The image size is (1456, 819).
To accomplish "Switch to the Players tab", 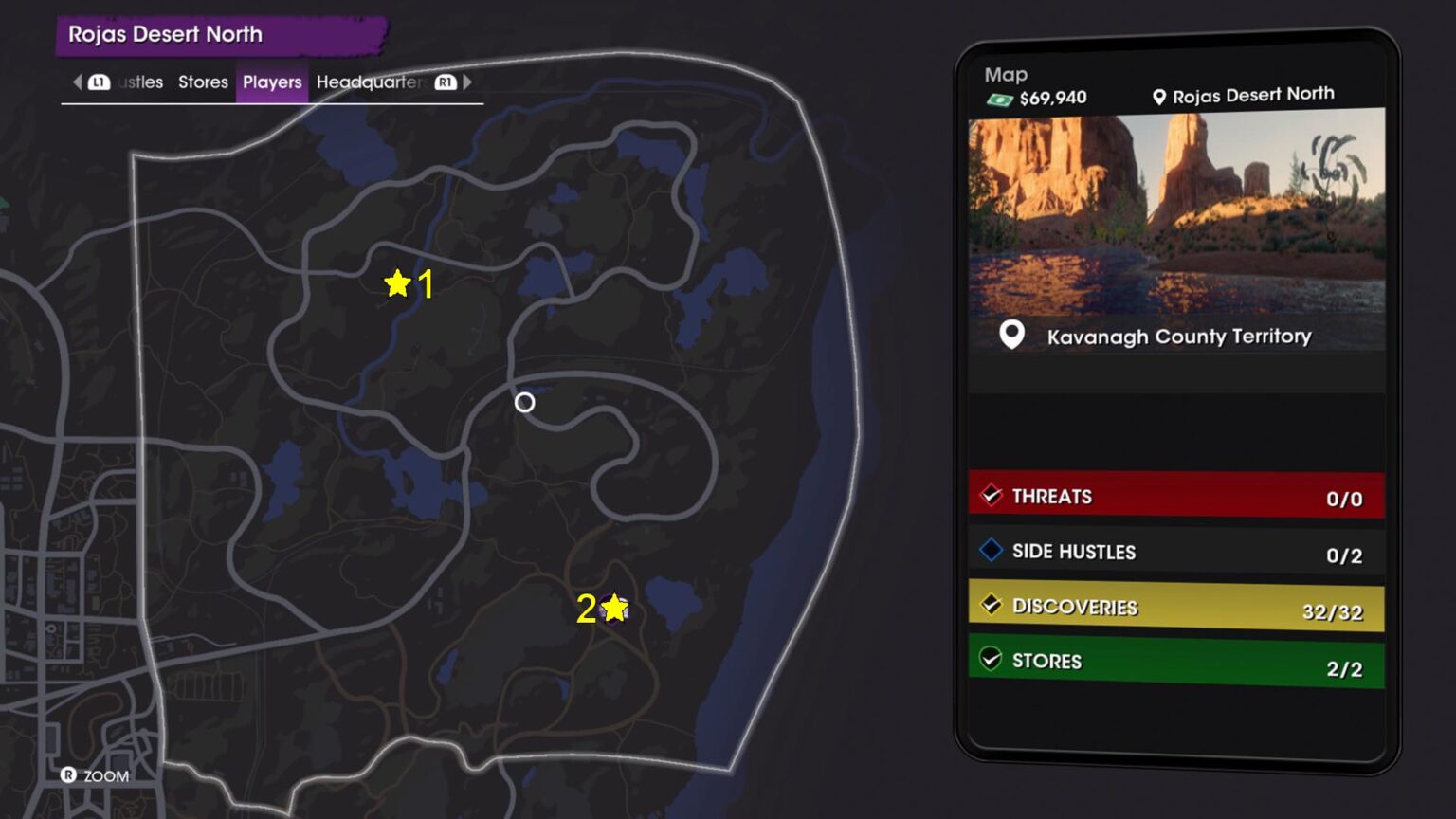I will (x=272, y=82).
